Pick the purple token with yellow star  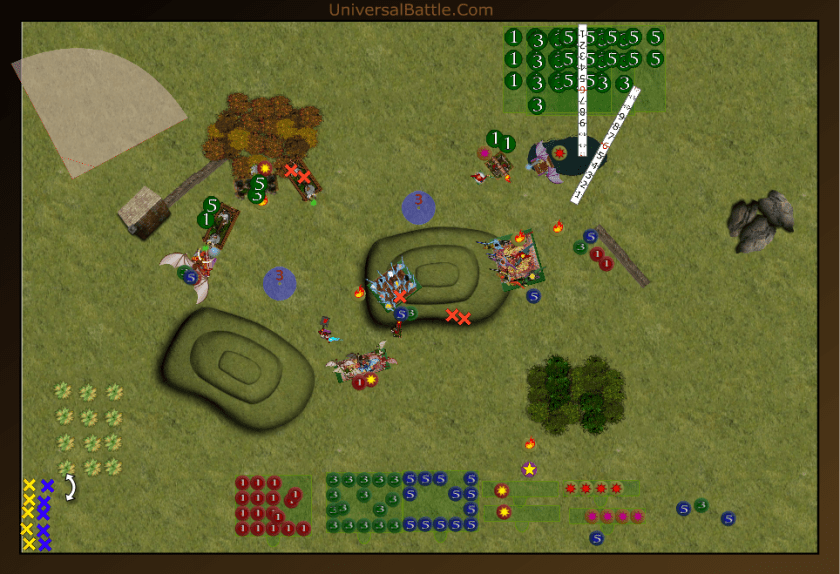pyautogui.click(x=529, y=469)
